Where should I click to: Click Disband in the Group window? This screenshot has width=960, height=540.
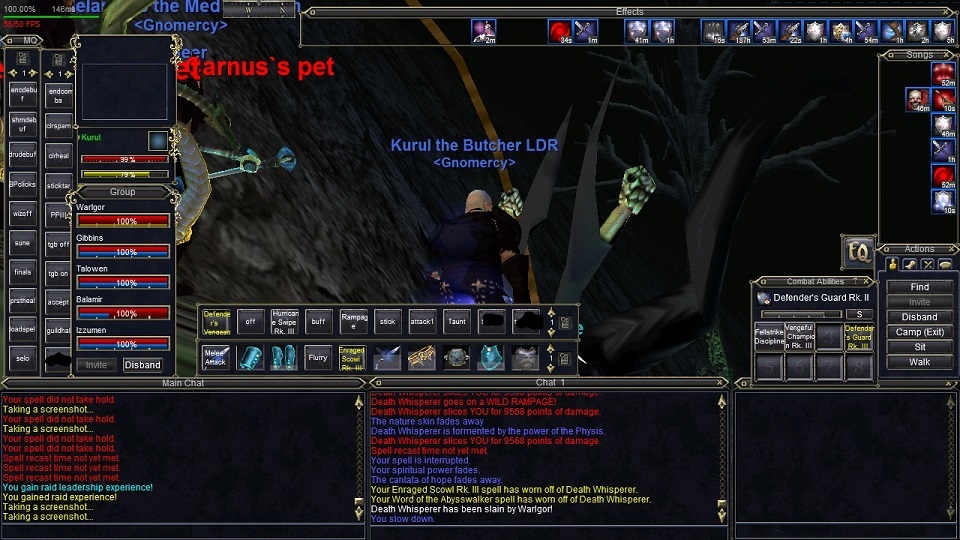point(142,365)
